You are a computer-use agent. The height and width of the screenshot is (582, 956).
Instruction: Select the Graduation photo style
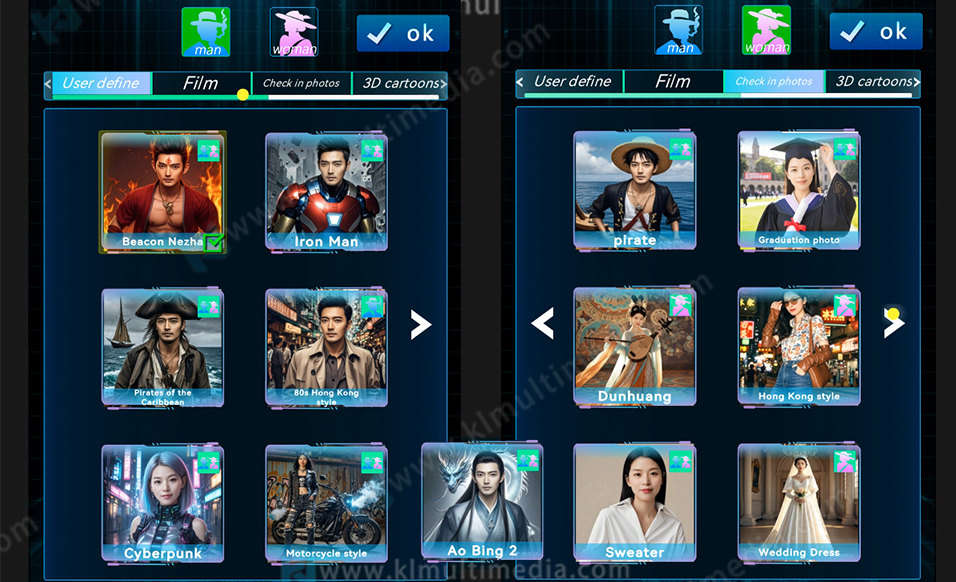[x=798, y=189]
